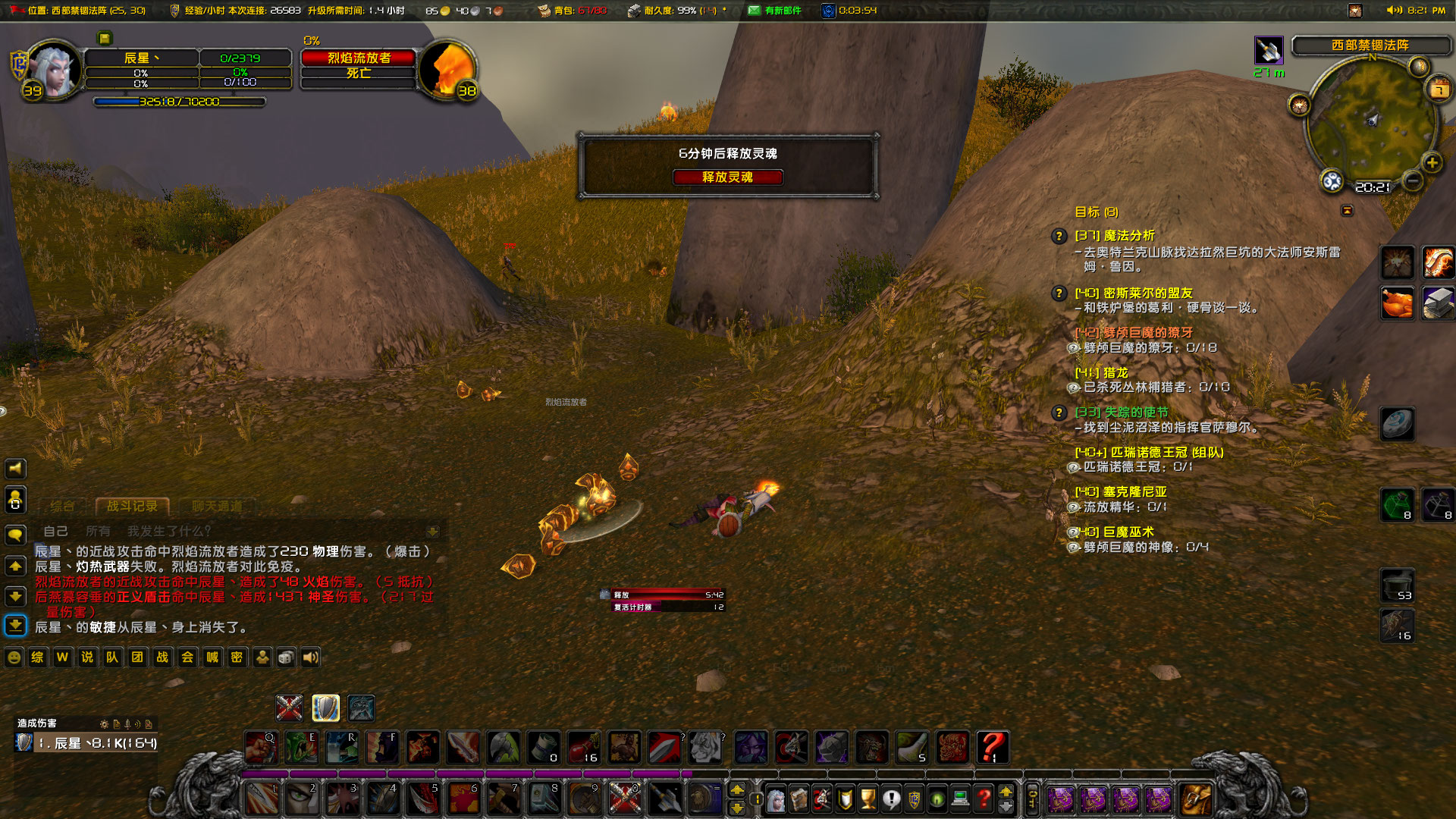Open help via the red question mark icon
Viewport: 1456px width, 819px height.
pos(983,798)
